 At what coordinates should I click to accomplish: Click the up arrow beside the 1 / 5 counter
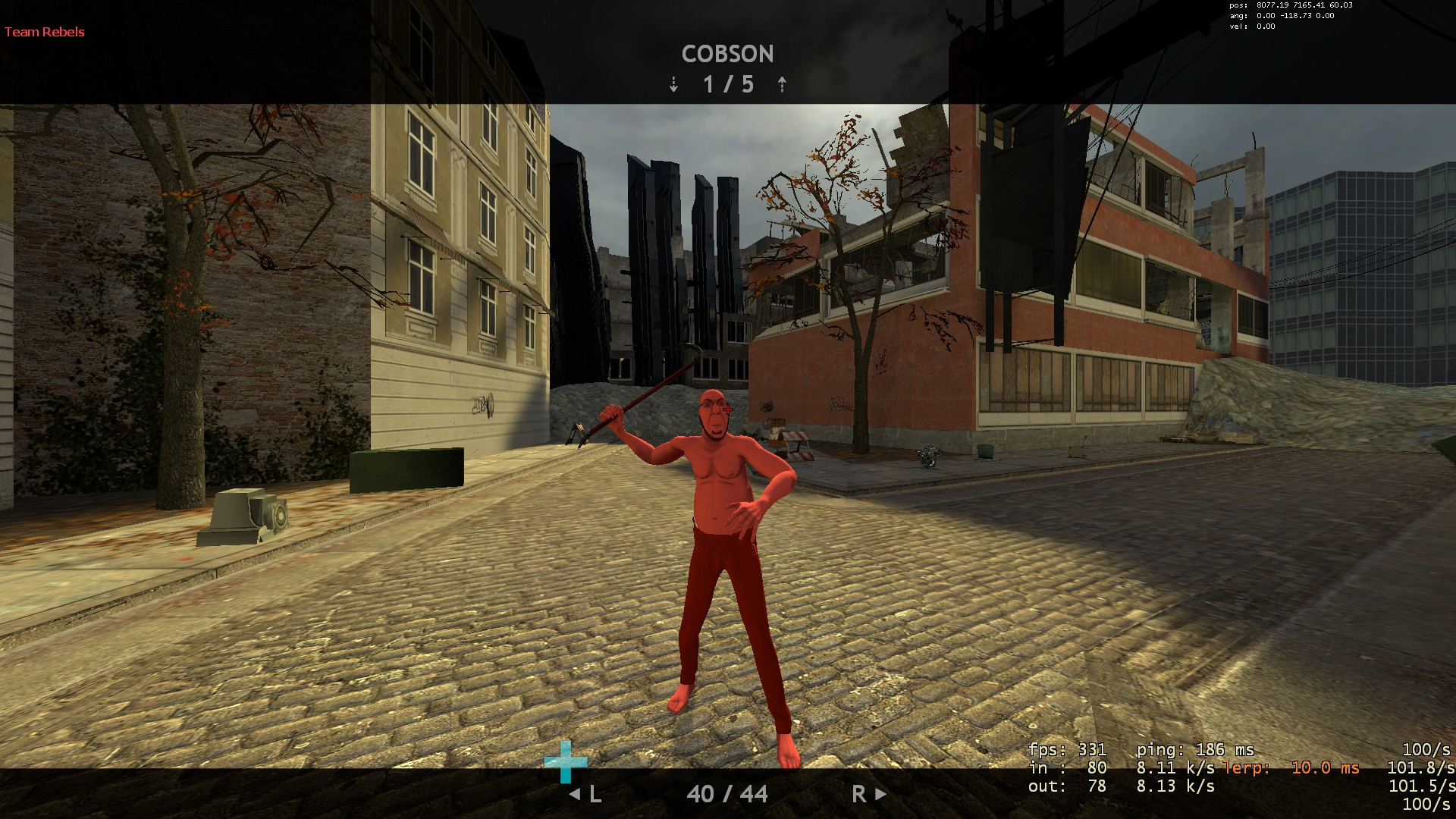[782, 84]
